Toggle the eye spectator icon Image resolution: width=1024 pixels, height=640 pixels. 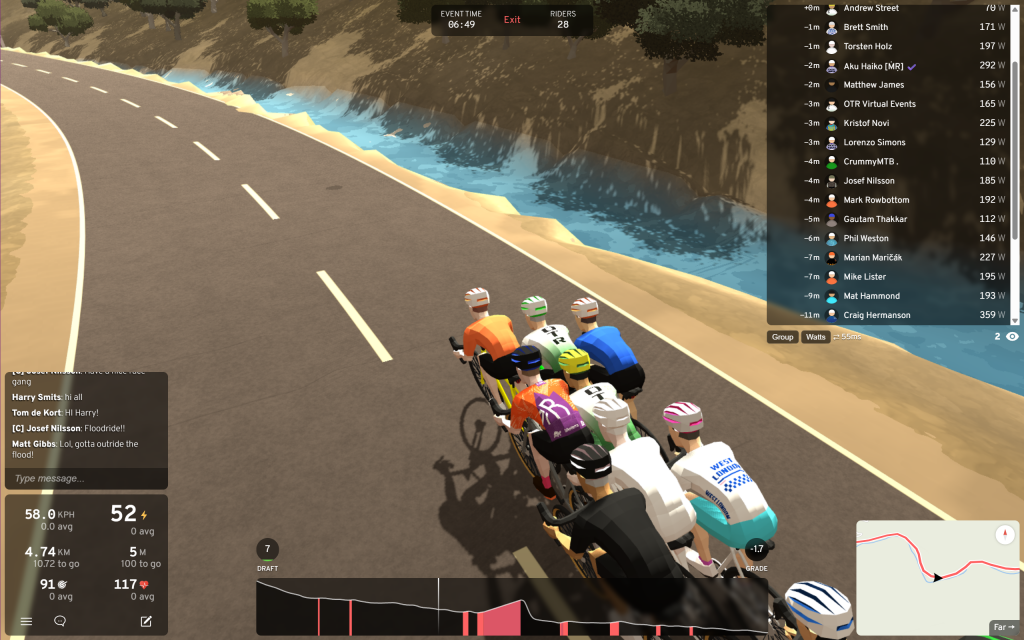(x=1012, y=337)
